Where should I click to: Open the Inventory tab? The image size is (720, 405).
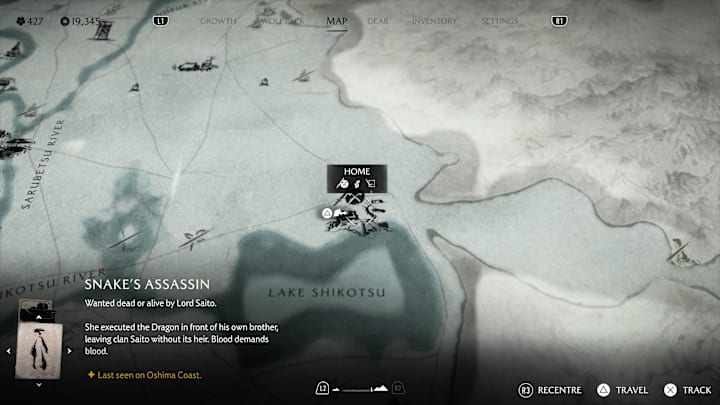(434, 20)
